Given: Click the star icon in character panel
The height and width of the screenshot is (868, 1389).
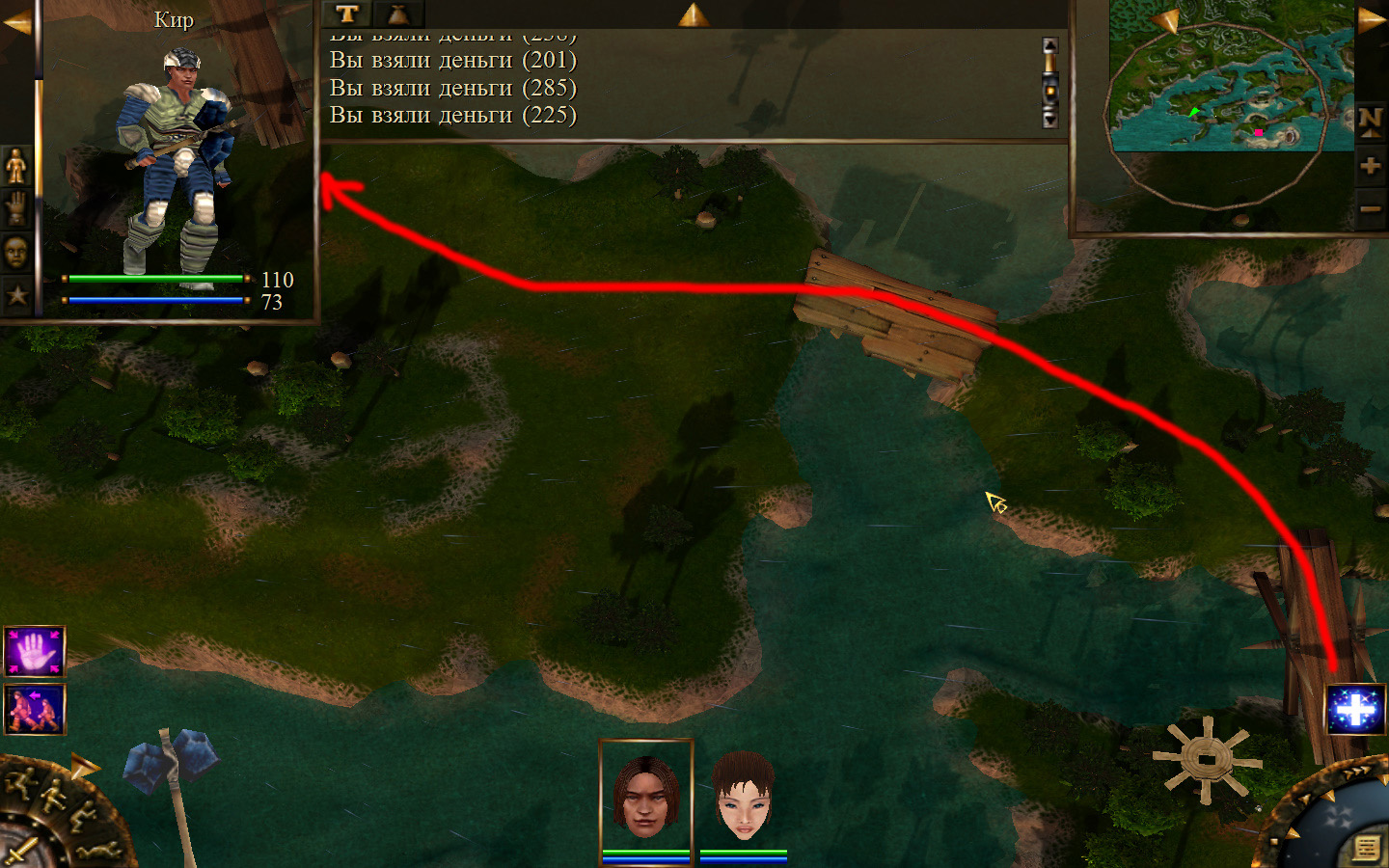Looking at the screenshot, I should [16, 294].
